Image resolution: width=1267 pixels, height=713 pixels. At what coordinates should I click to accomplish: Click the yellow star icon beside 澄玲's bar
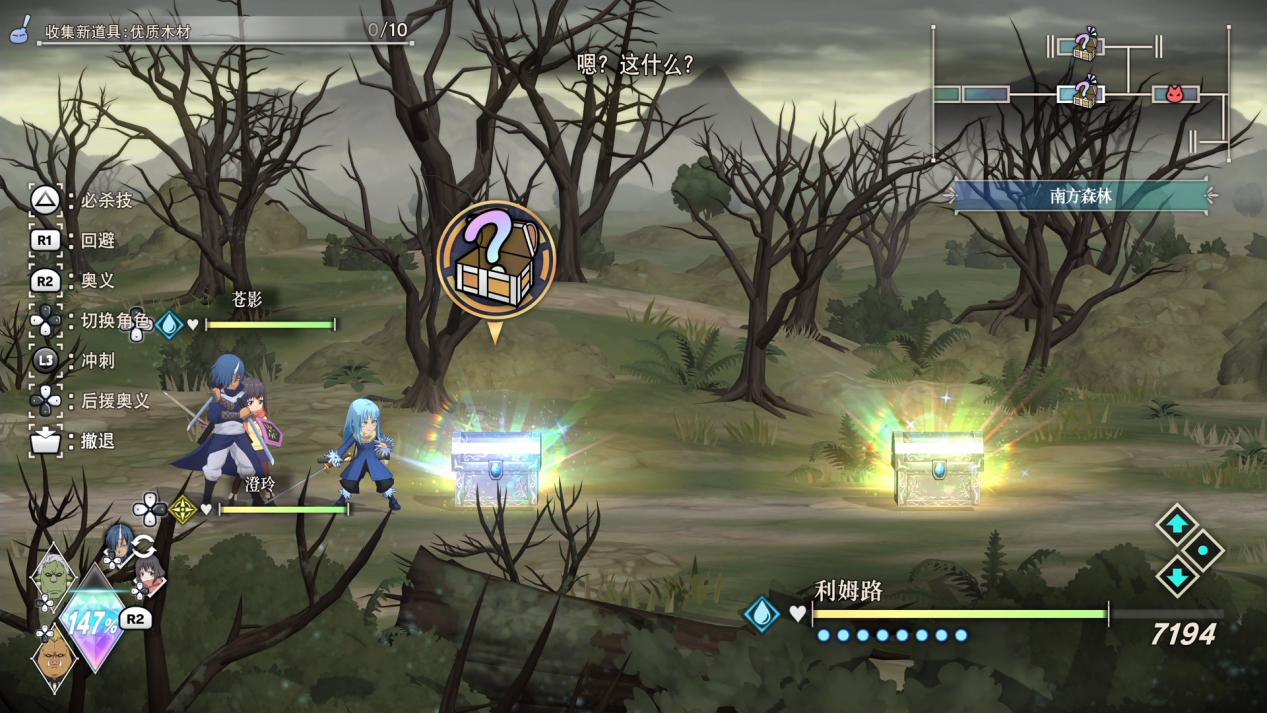pos(183,510)
